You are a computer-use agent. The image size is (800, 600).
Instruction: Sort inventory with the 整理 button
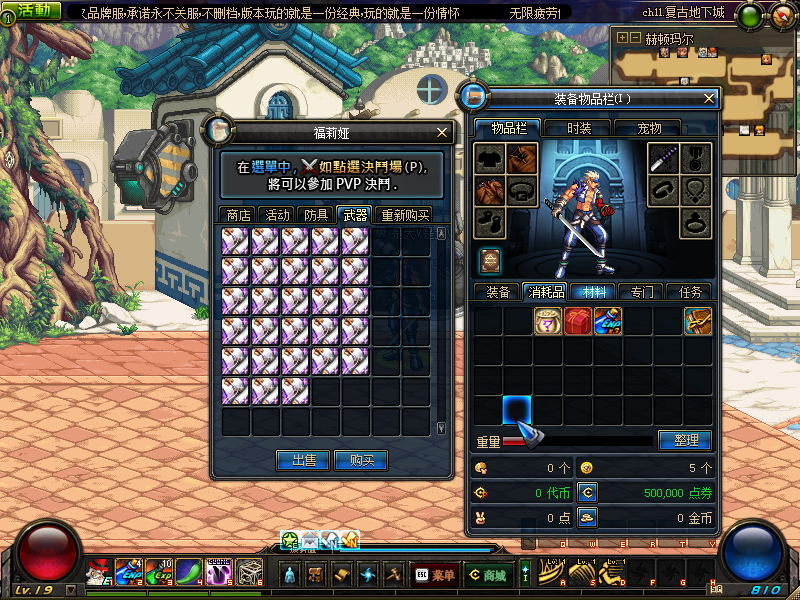click(x=684, y=440)
